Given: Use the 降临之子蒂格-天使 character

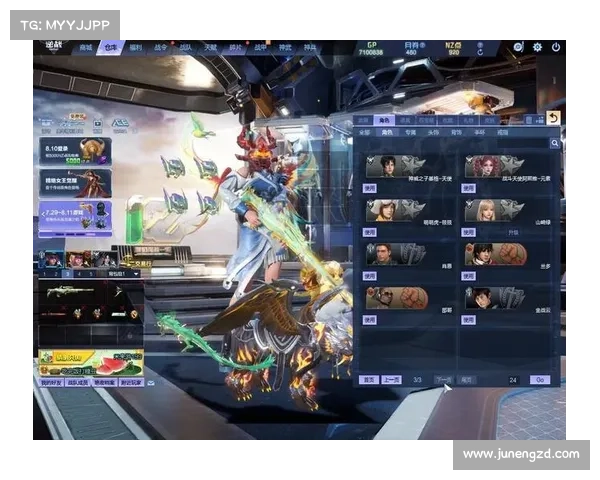Looking at the screenshot, I should pyautogui.click(x=371, y=187).
